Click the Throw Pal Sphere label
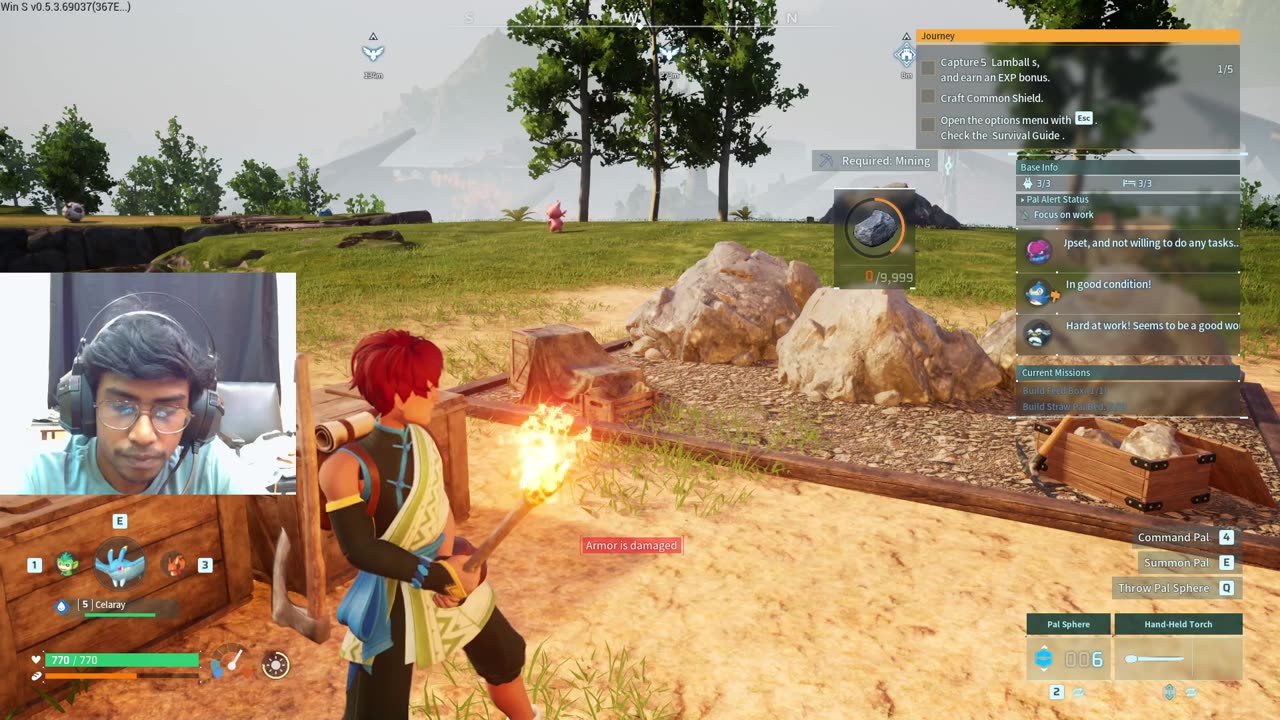1280x720 pixels. point(1163,588)
